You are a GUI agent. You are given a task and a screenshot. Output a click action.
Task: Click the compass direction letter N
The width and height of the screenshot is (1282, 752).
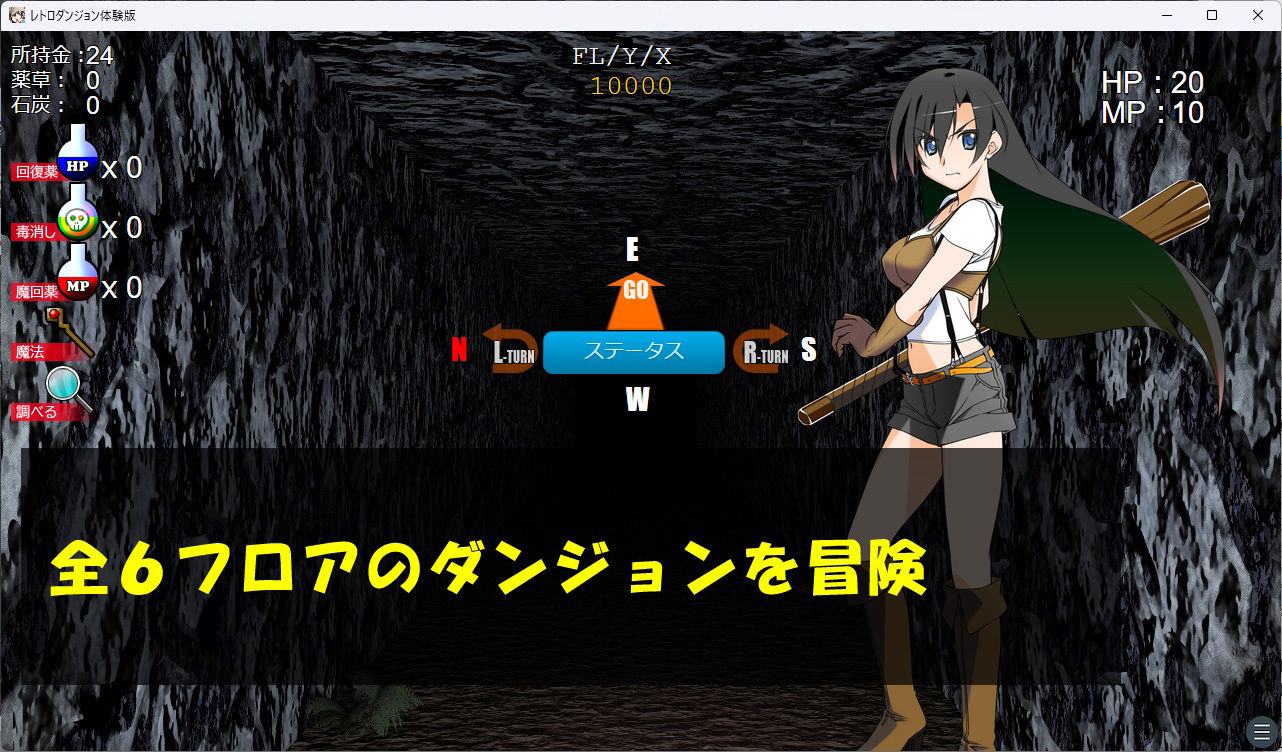click(x=459, y=351)
